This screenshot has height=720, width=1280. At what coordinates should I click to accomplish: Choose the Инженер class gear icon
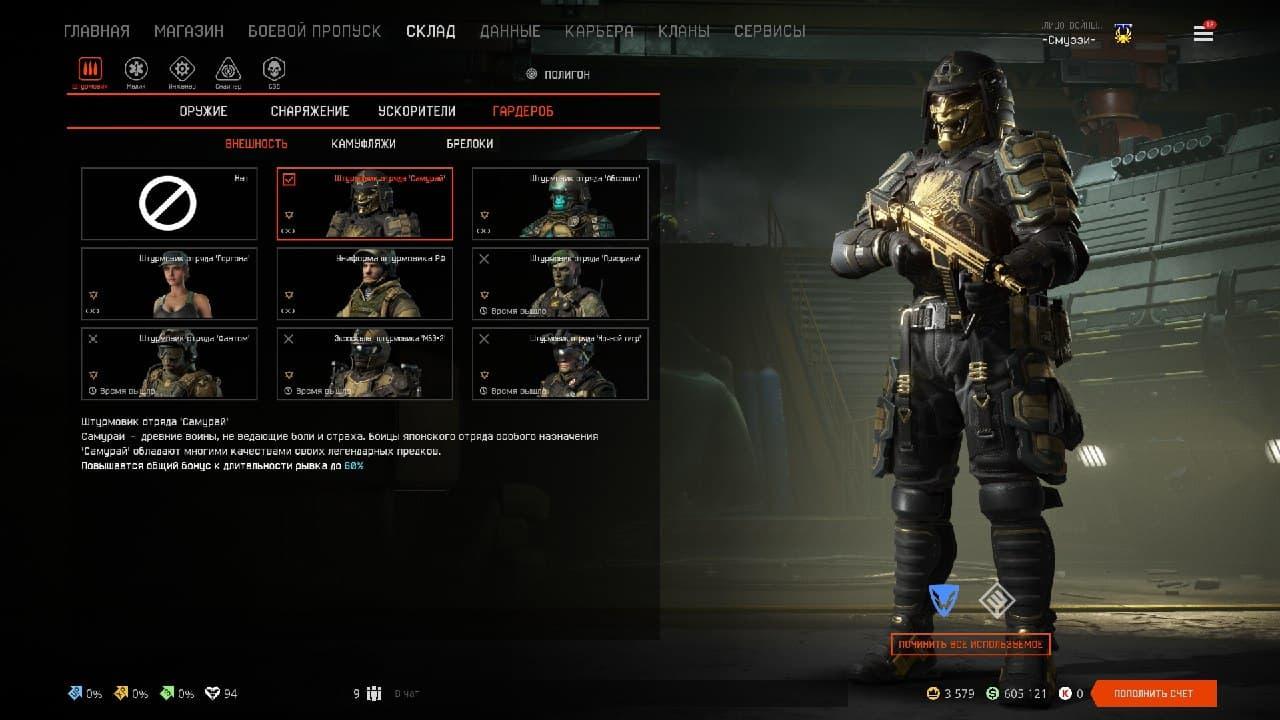(x=182, y=70)
